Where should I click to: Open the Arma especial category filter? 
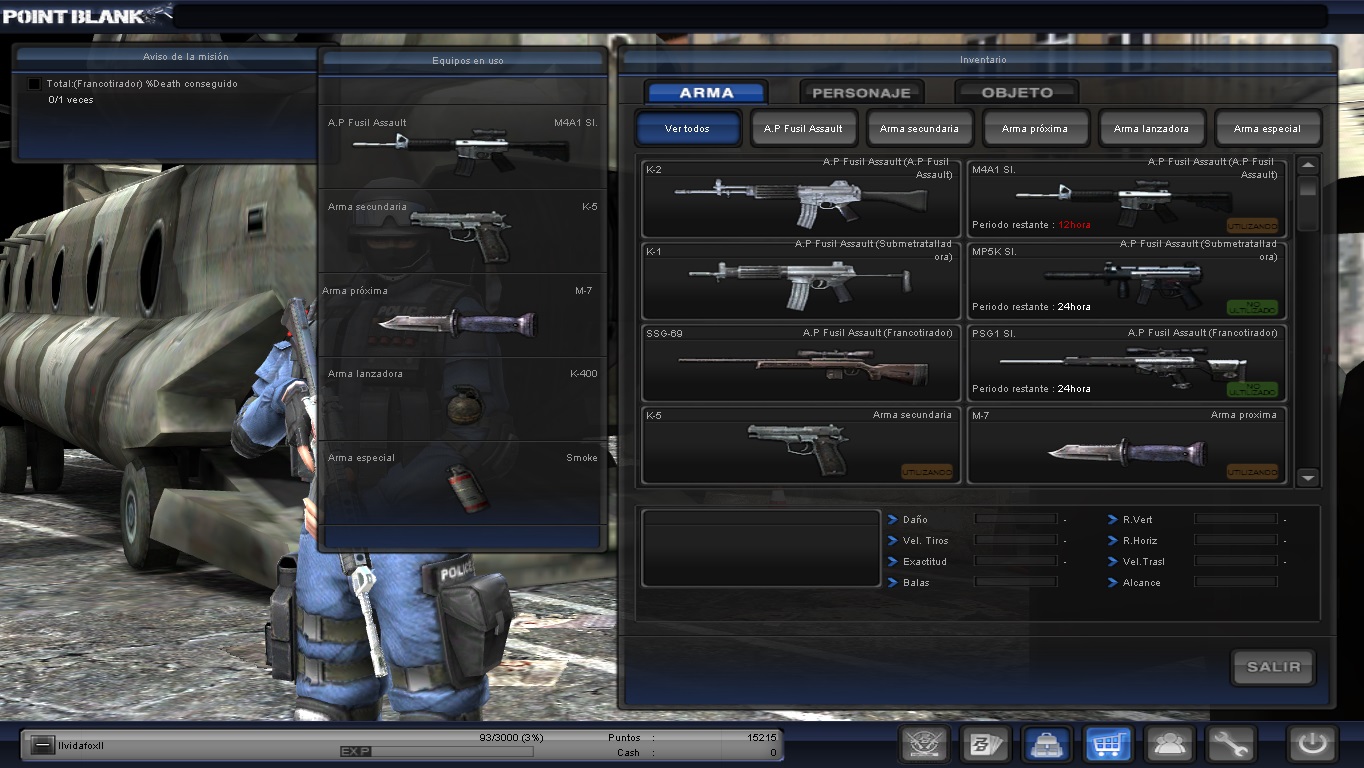(x=1268, y=128)
